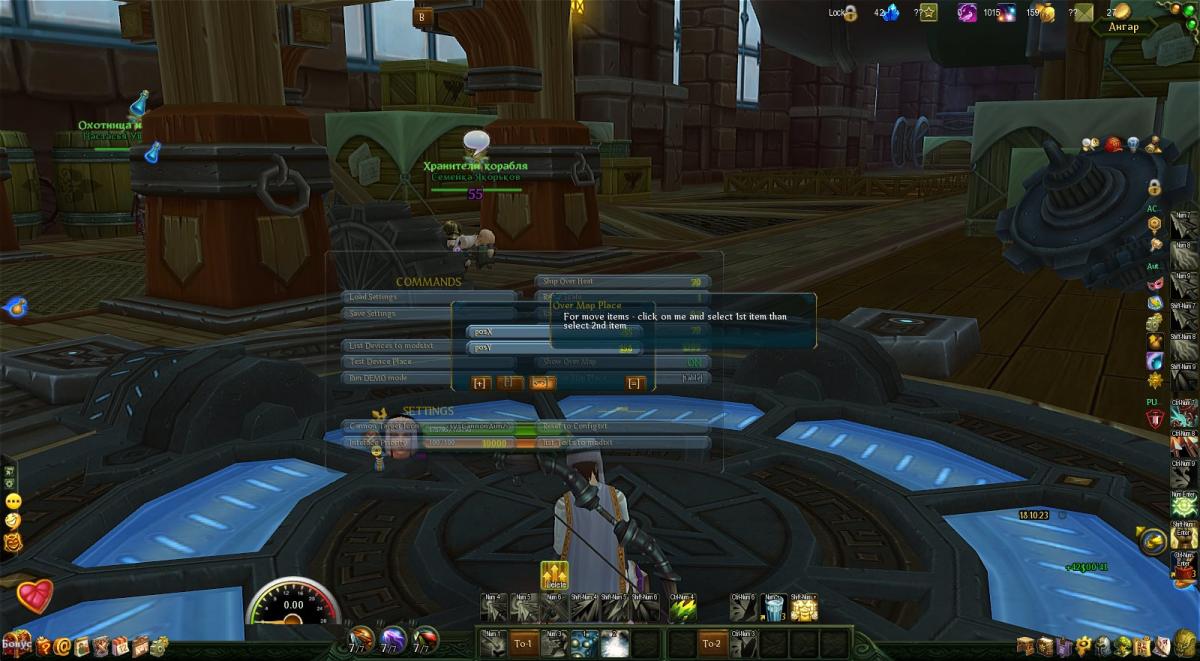The height and width of the screenshot is (661, 1200).
Task: Use the glass of water item slot
Action: tap(772, 607)
